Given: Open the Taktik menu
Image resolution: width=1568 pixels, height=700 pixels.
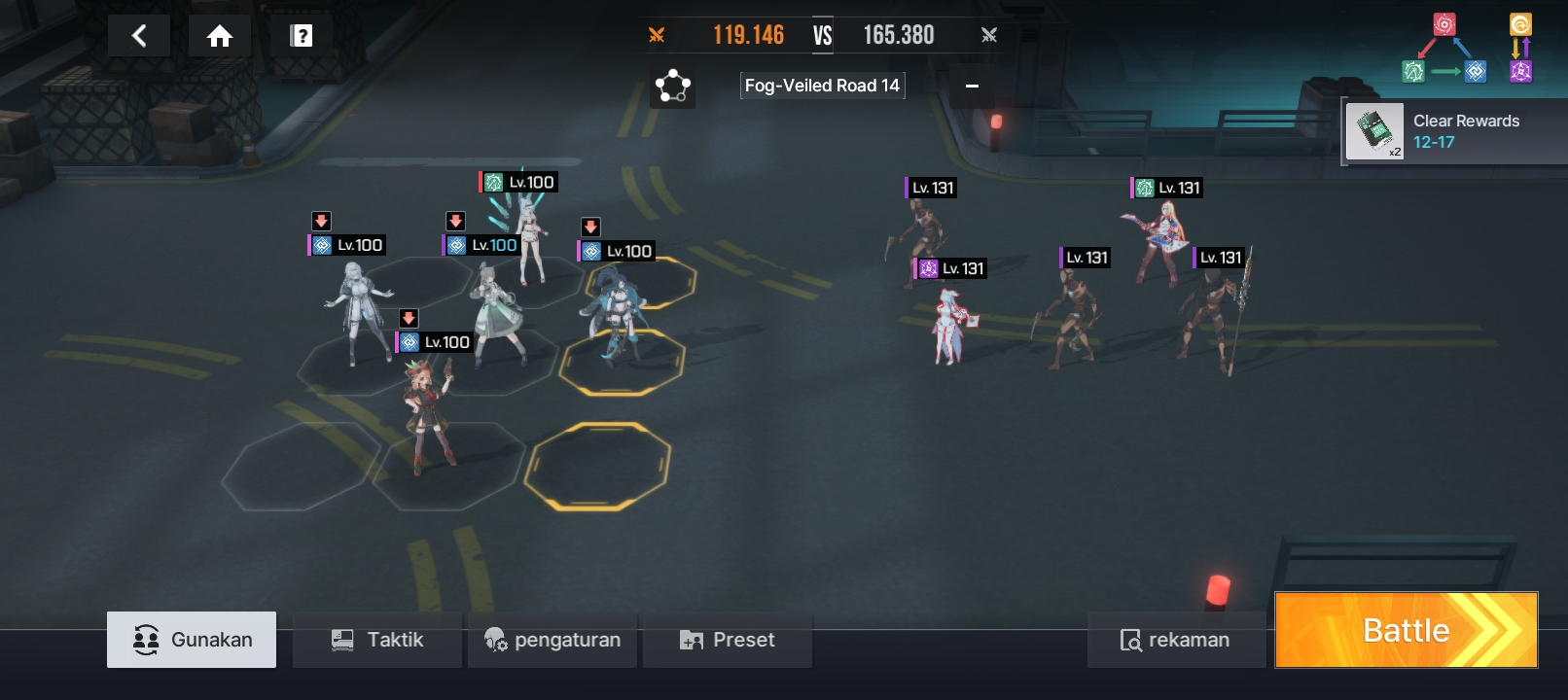Looking at the screenshot, I should pyautogui.click(x=377, y=640).
